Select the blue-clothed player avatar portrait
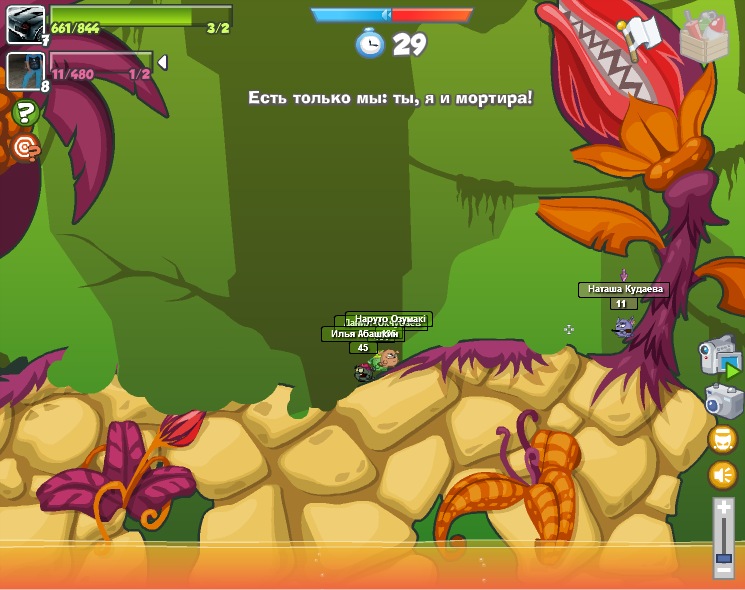Screen dimensions: 745x590 [x=25, y=71]
